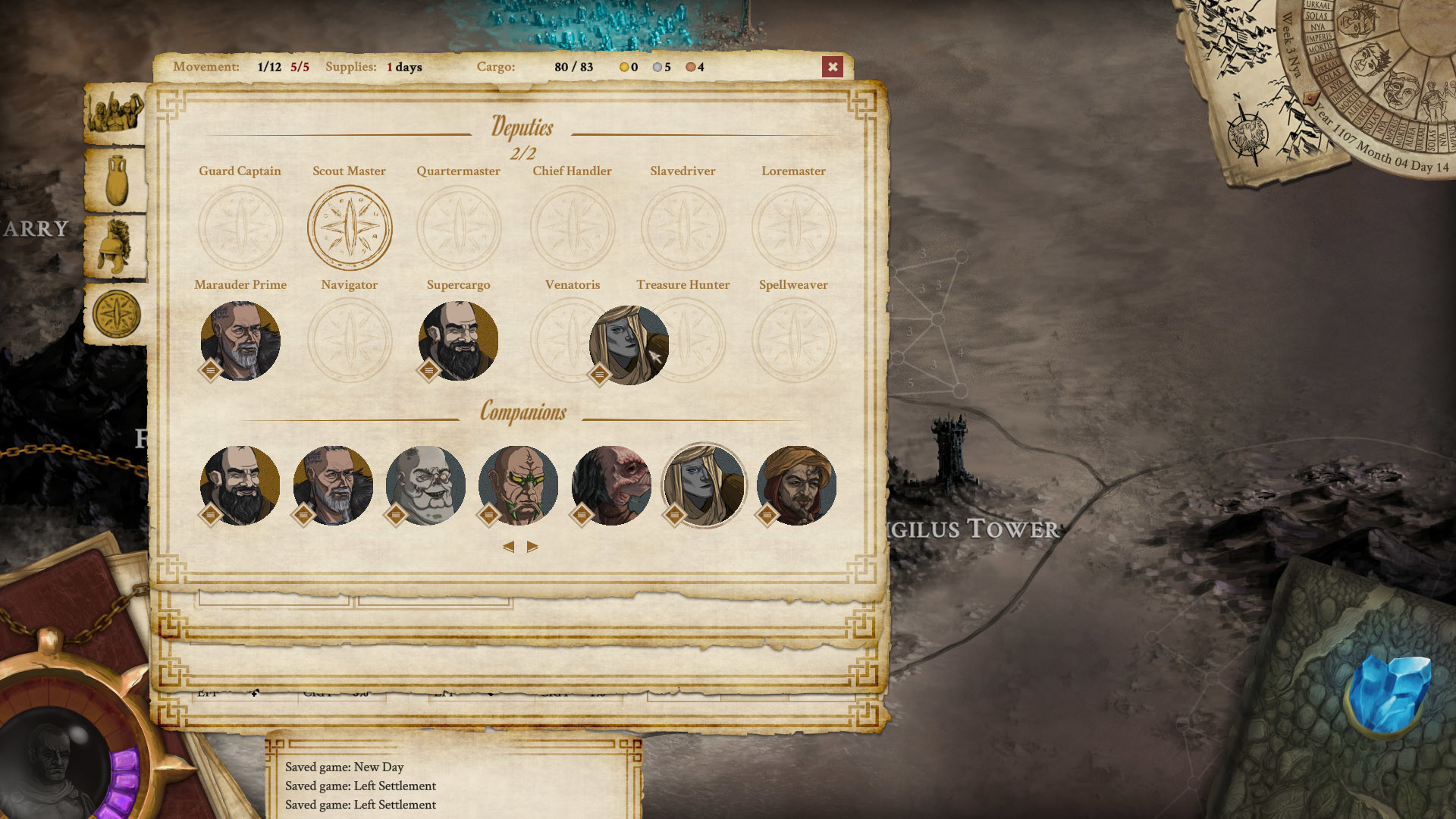This screenshot has width=1456, height=819.
Task: Open the party group tab
Action: pyautogui.click(x=115, y=112)
